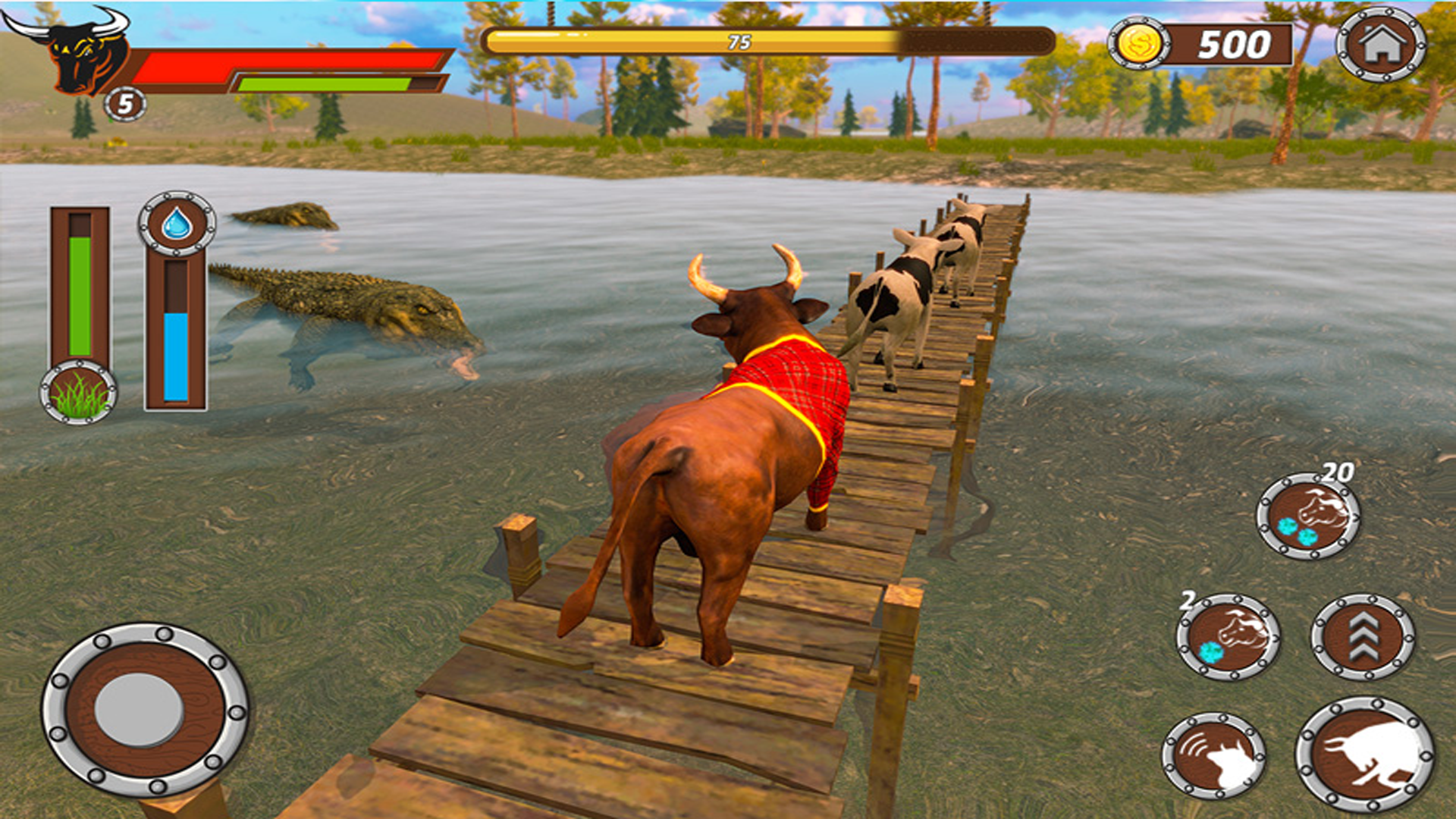Screen dimensions: 1456x819
Task: Click the gold coin currency icon
Action: pyautogui.click(x=1138, y=44)
